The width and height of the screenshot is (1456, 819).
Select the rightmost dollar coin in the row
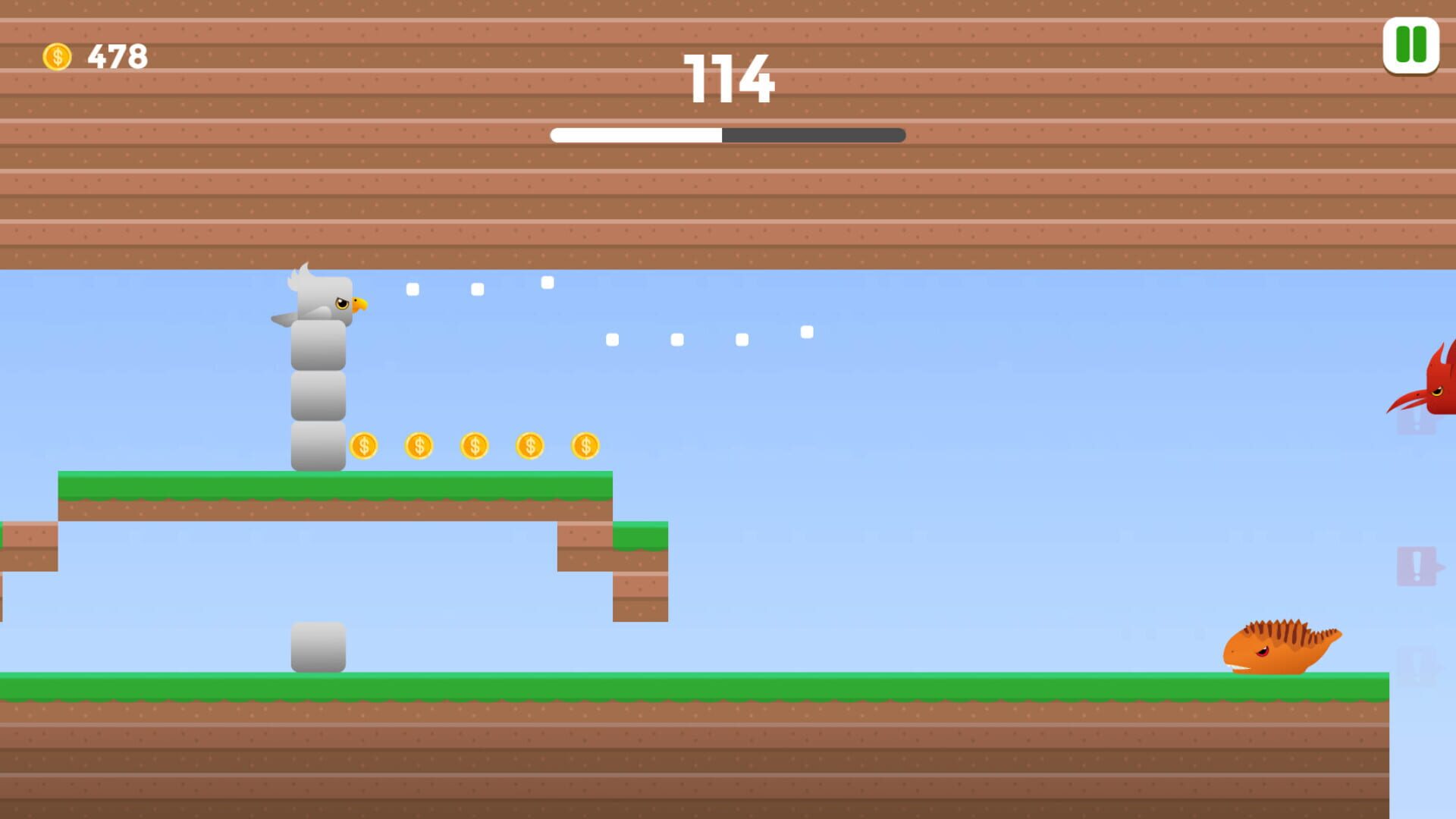click(585, 447)
